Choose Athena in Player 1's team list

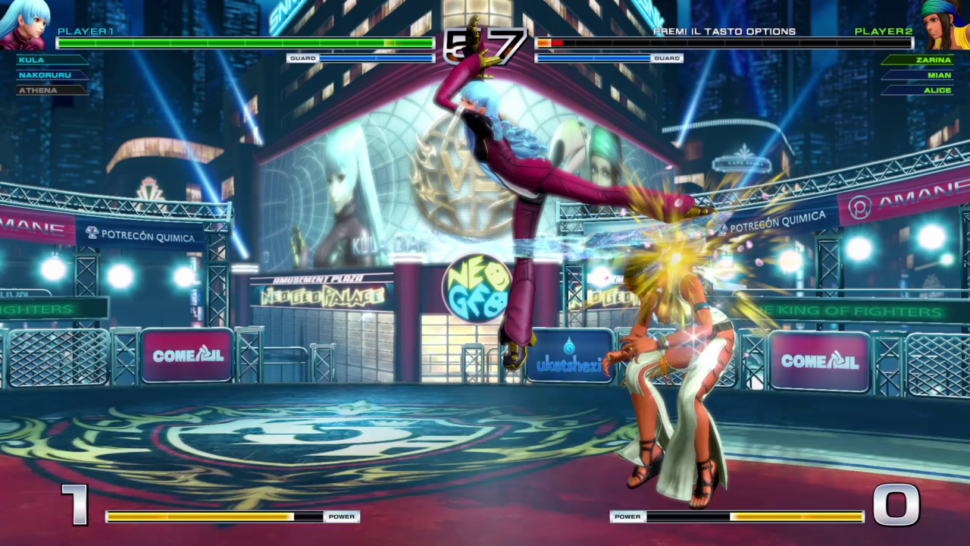(x=36, y=90)
